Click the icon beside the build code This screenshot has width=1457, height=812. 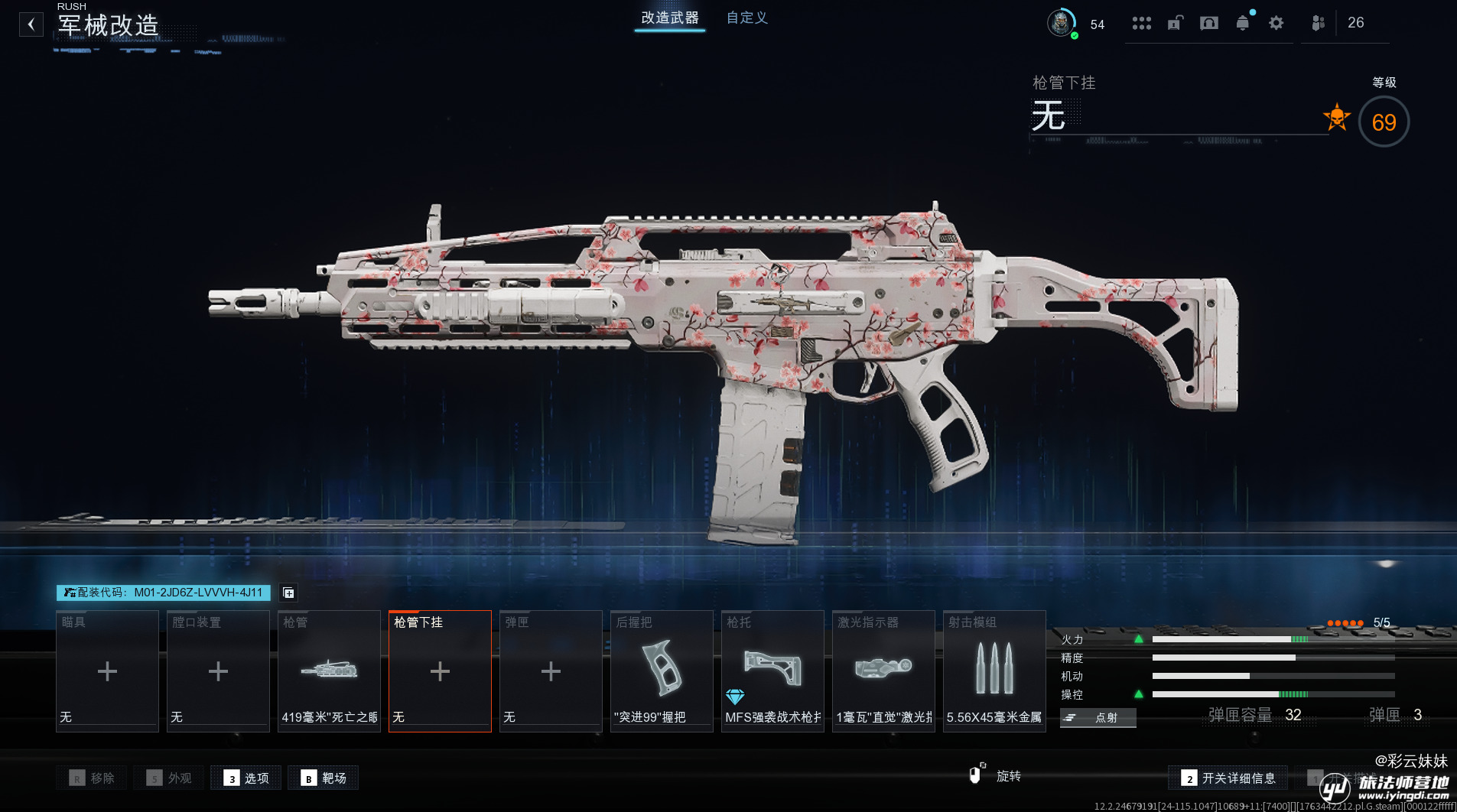tap(288, 593)
